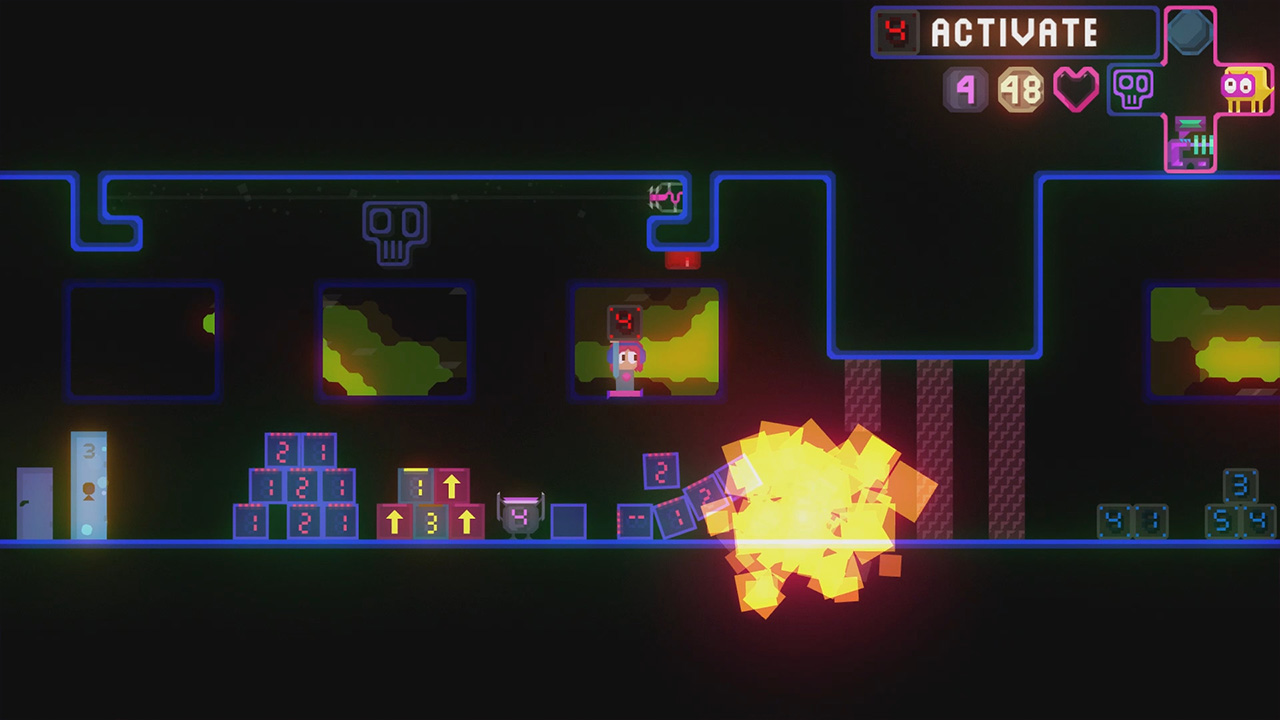Click the purple machine icon in the cross panel
Image resolution: width=1280 pixels, height=720 pixels.
(1190, 143)
